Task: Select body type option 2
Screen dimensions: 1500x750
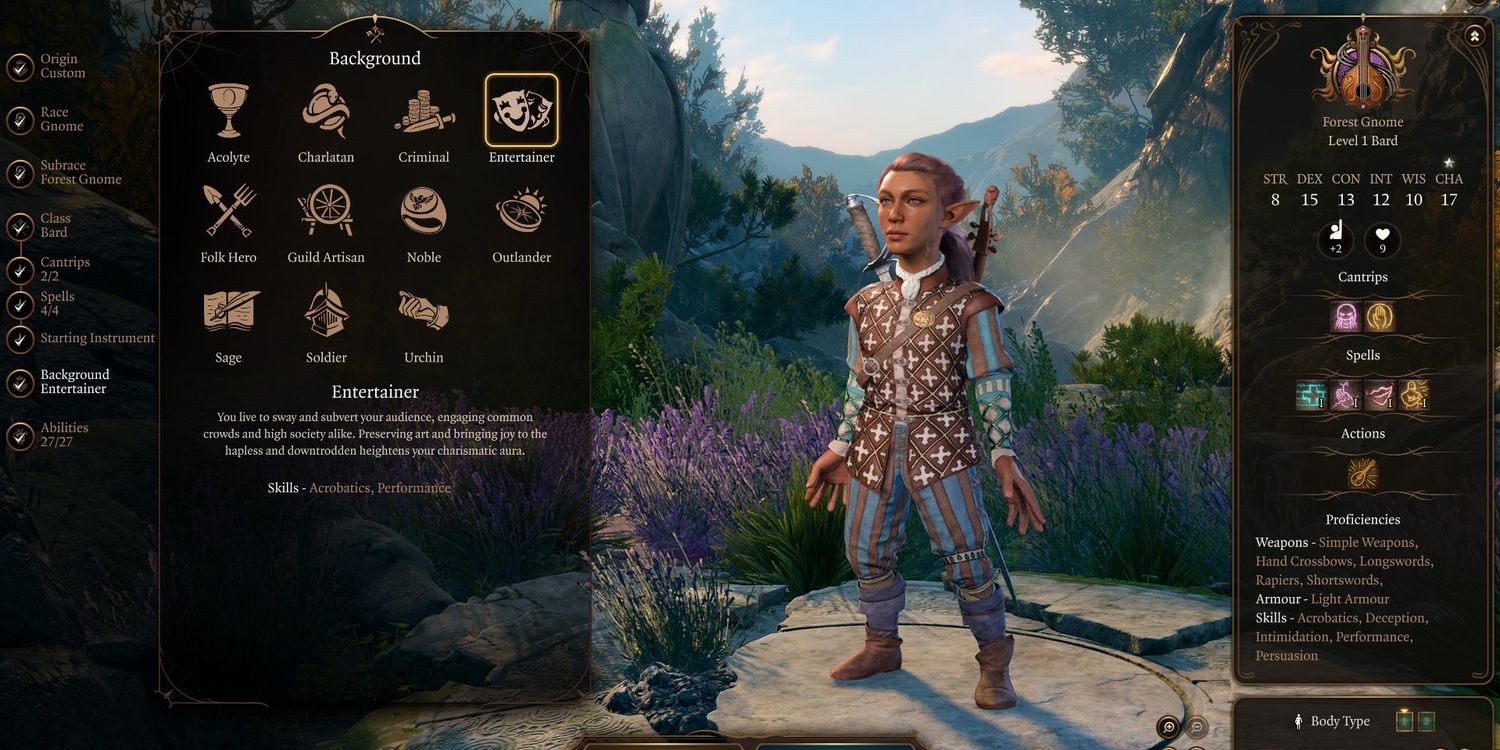Action: click(1426, 721)
